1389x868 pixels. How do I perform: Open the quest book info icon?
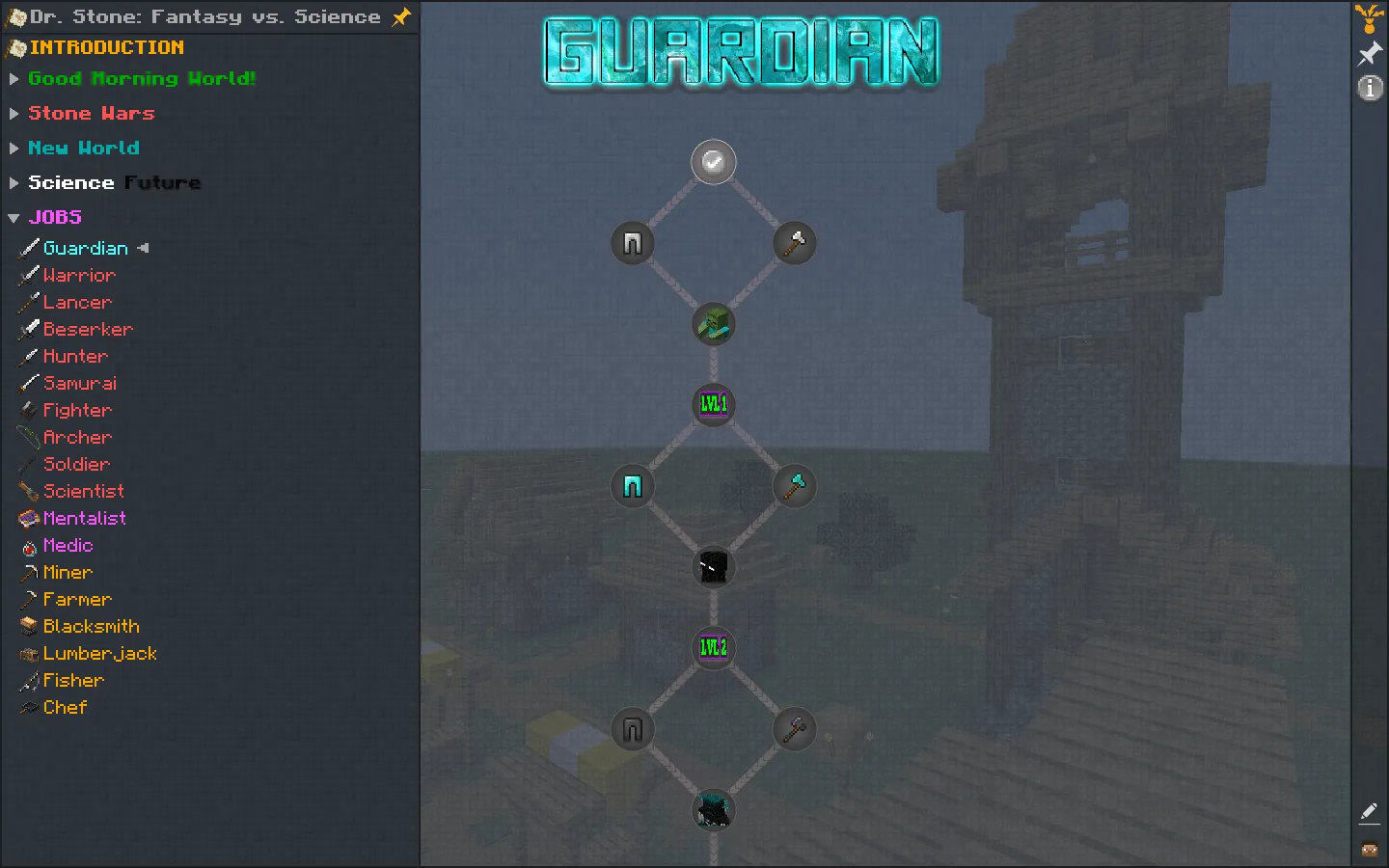click(1370, 88)
